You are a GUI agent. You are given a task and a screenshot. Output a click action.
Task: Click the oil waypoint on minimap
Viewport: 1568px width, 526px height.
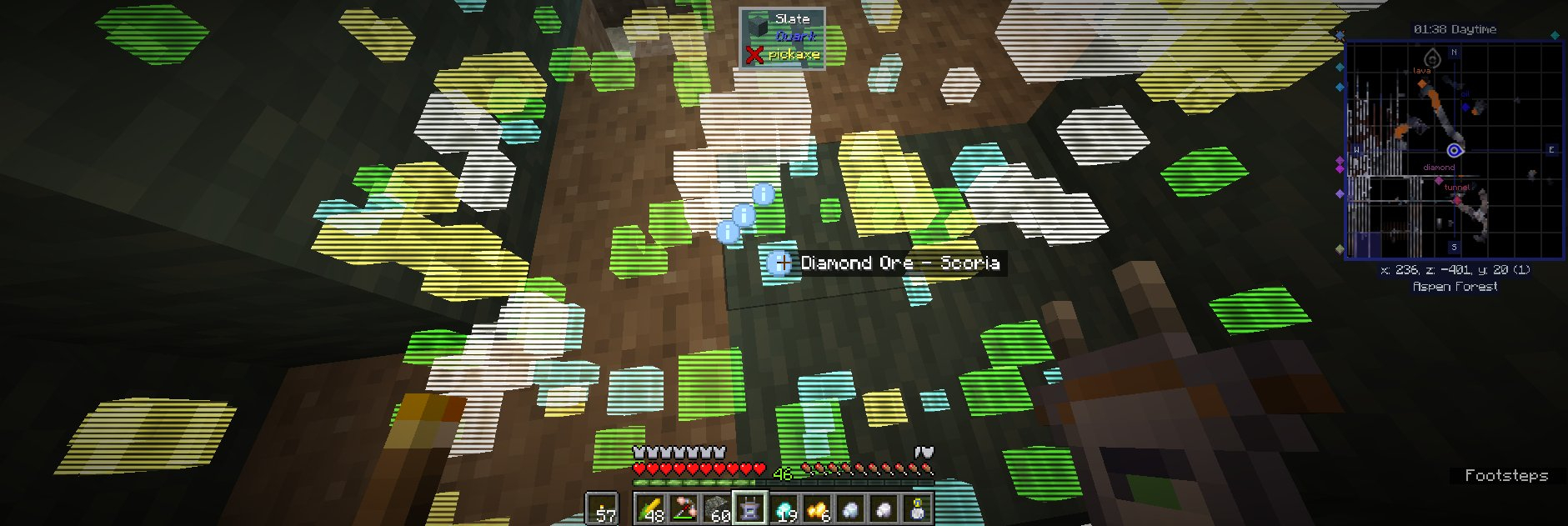point(1465,106)
